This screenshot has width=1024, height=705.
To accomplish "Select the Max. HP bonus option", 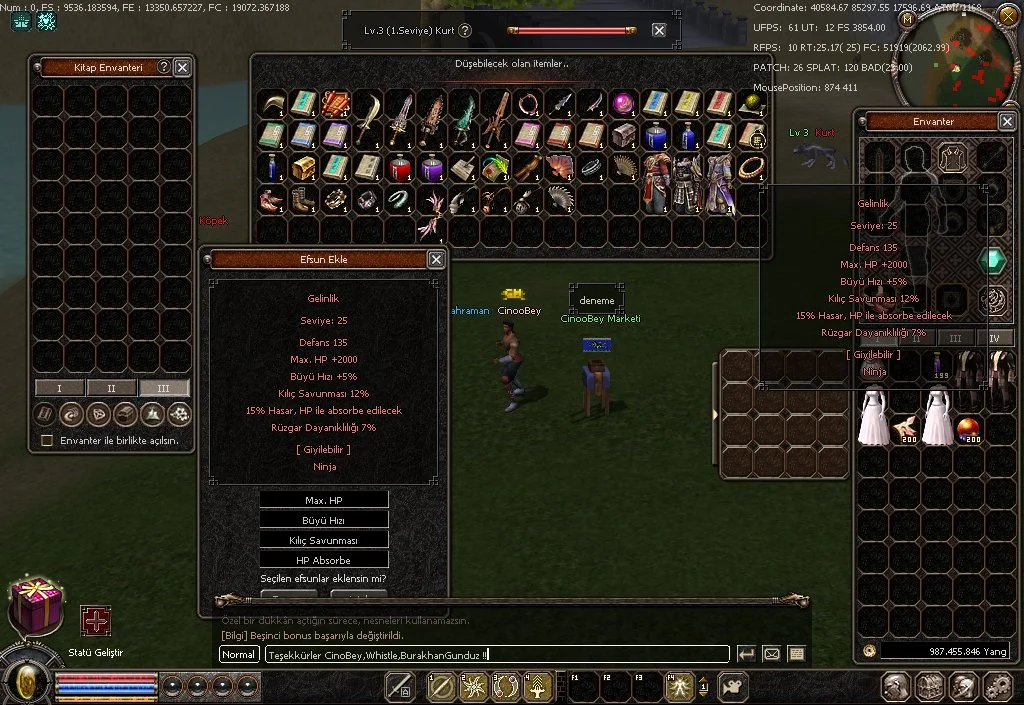I will (323, 500).
